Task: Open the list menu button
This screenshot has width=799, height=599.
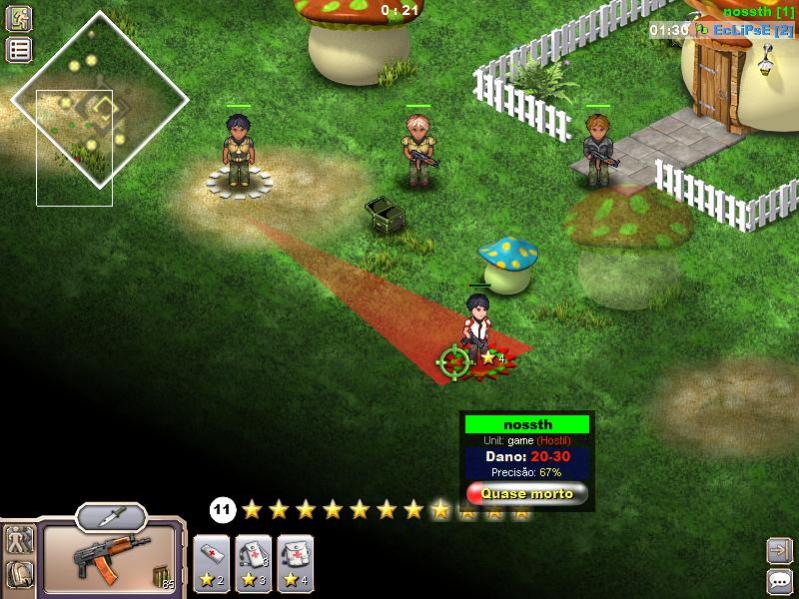Action: point(19,50)
